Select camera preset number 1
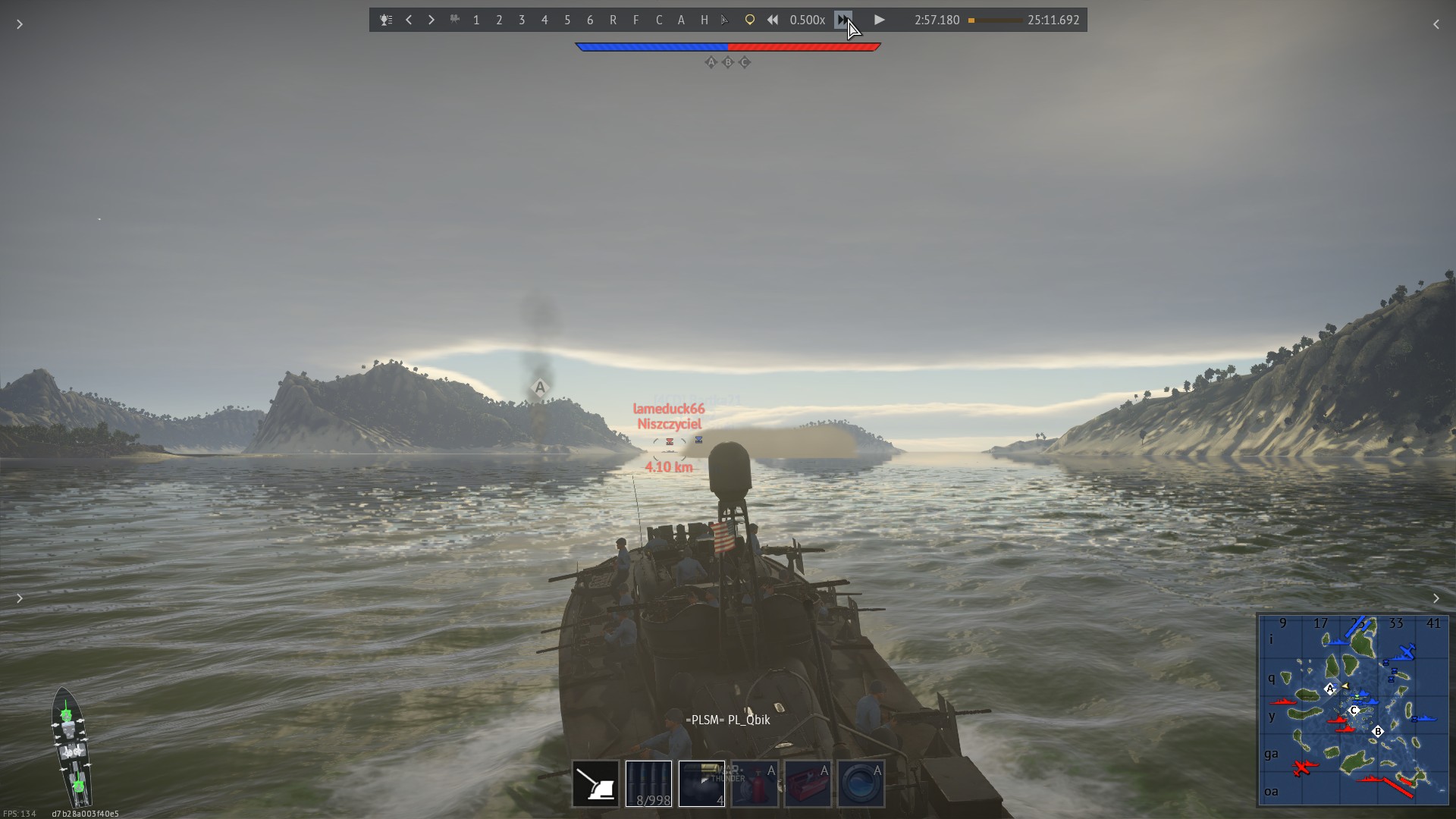The image size is (1456, 819). click(x=476, y=20)
